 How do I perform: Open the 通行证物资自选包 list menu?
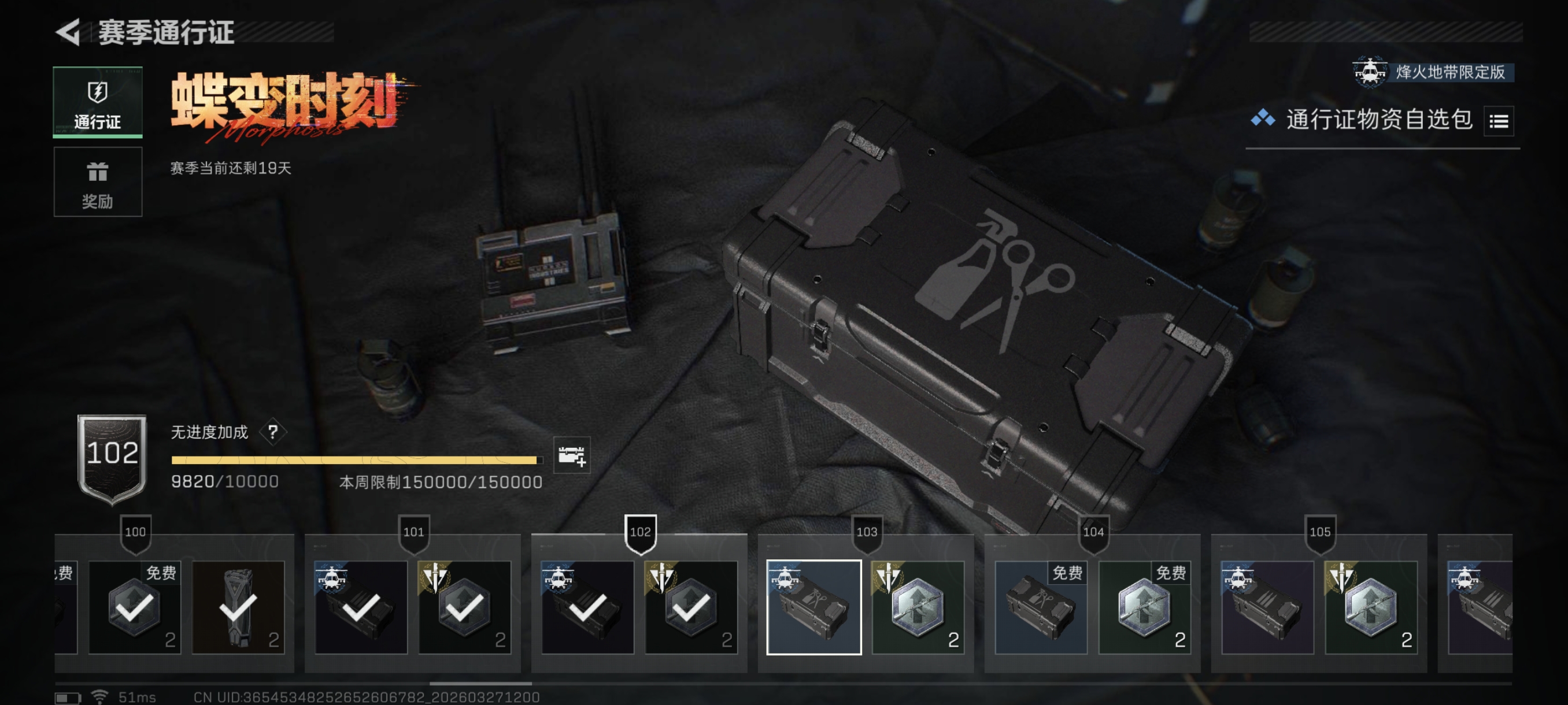pyautogui.click(x=1498, y=121)
